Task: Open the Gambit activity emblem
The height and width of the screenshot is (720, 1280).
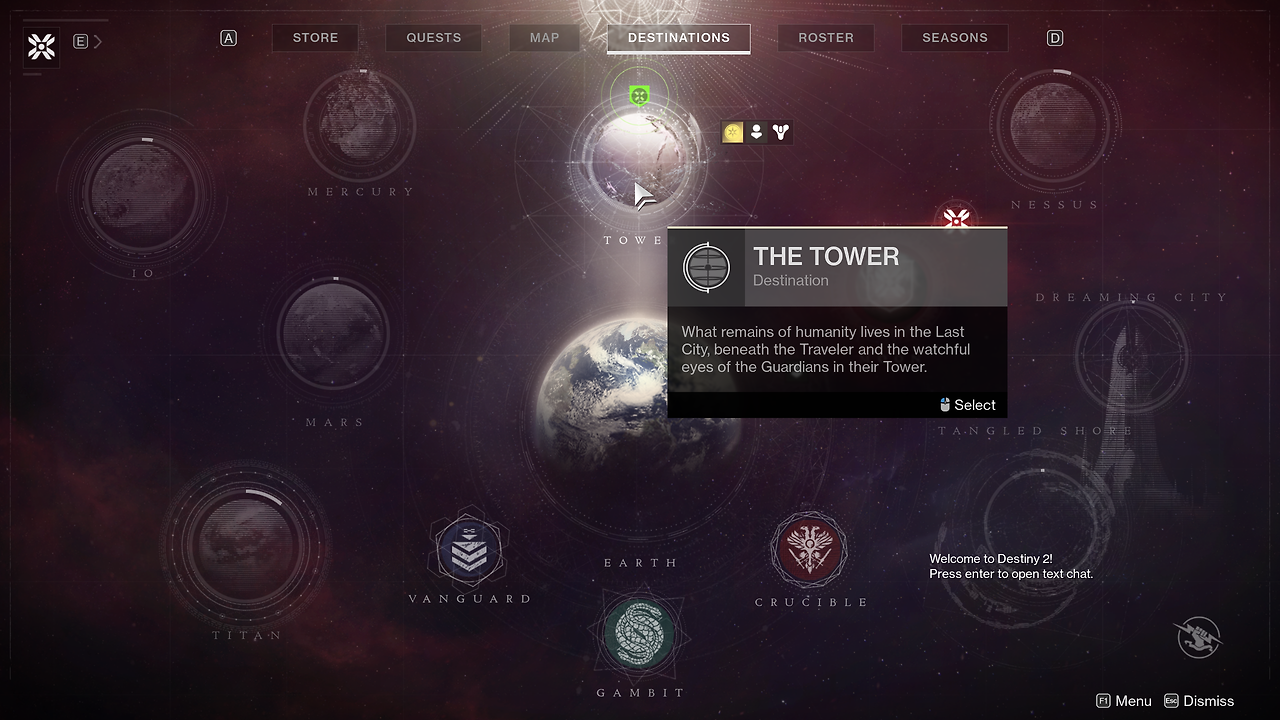Action: (x=640, y=634)
